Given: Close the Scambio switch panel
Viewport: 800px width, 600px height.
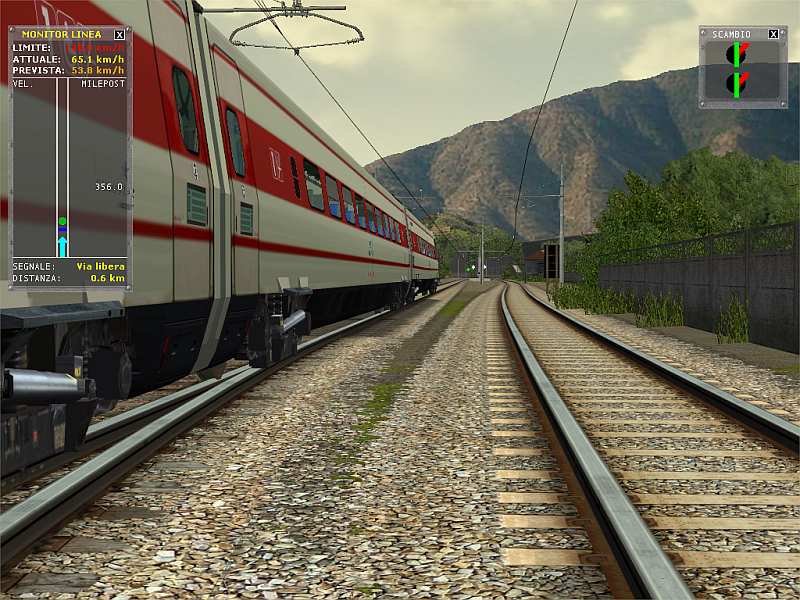Looking at the screenshot, I should 773,34.
